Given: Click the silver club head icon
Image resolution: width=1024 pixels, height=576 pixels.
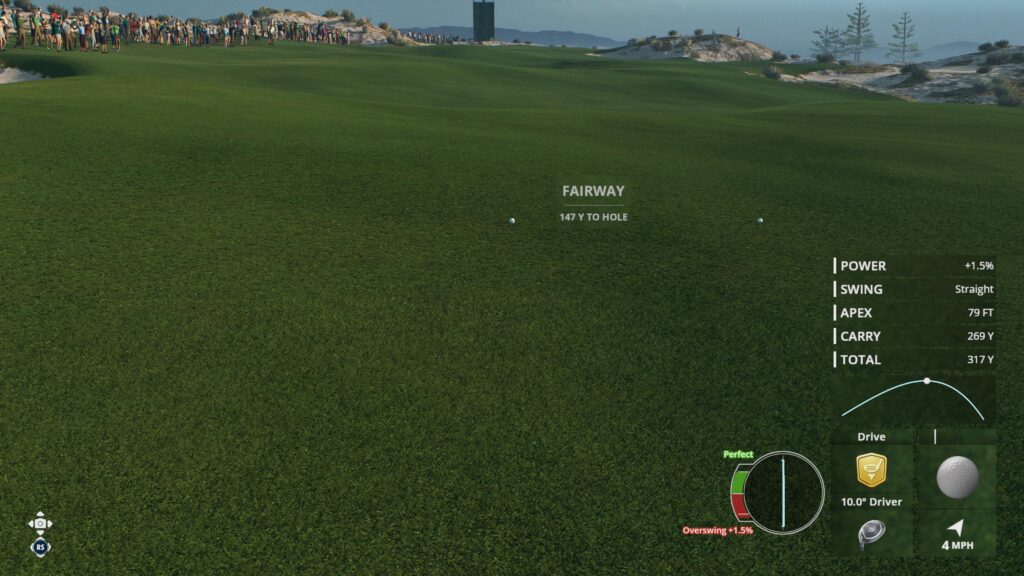Looking at the screenshot, I should [x=870, y=534].
